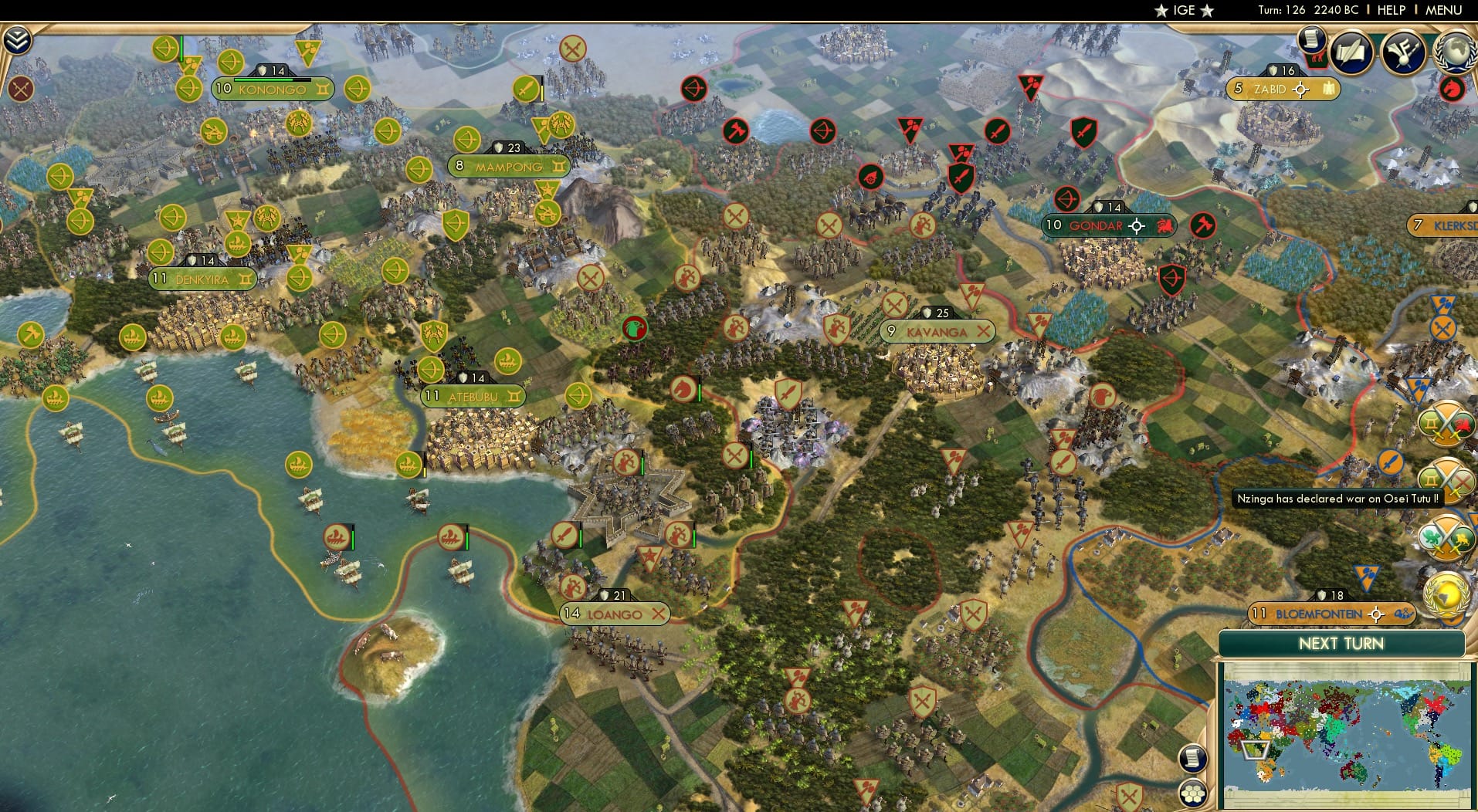Click the red X icon beside Kavanga's name

pyautogui.click(x=985, y=331)
